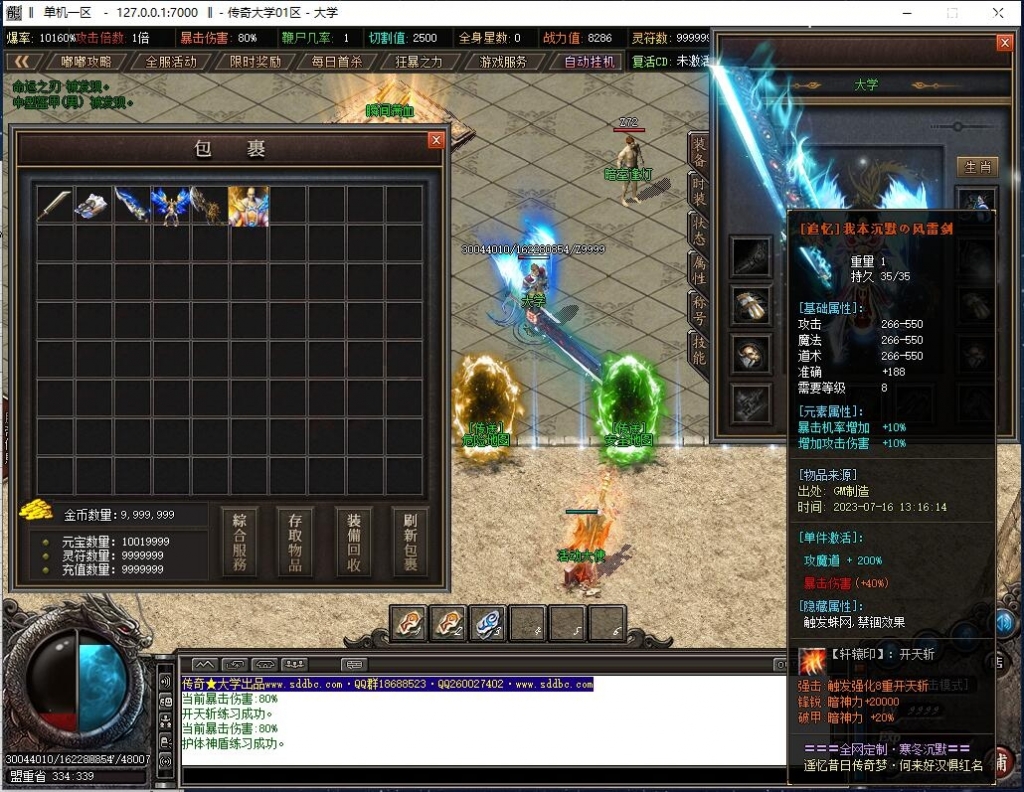Open the 限时奖励 timed rewards menu

255,61
